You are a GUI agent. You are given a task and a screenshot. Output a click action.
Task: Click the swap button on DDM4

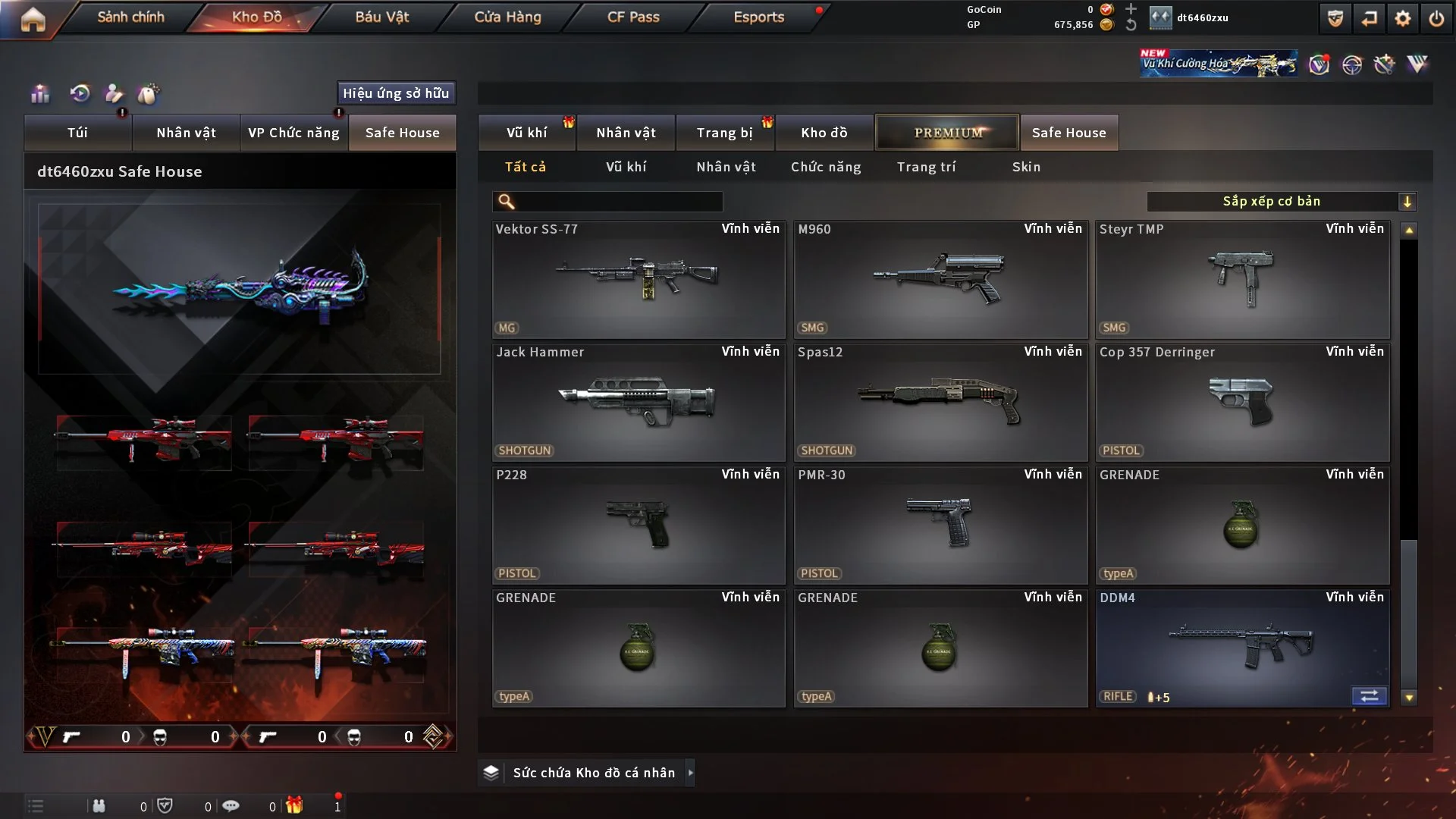pos(1369,696)
